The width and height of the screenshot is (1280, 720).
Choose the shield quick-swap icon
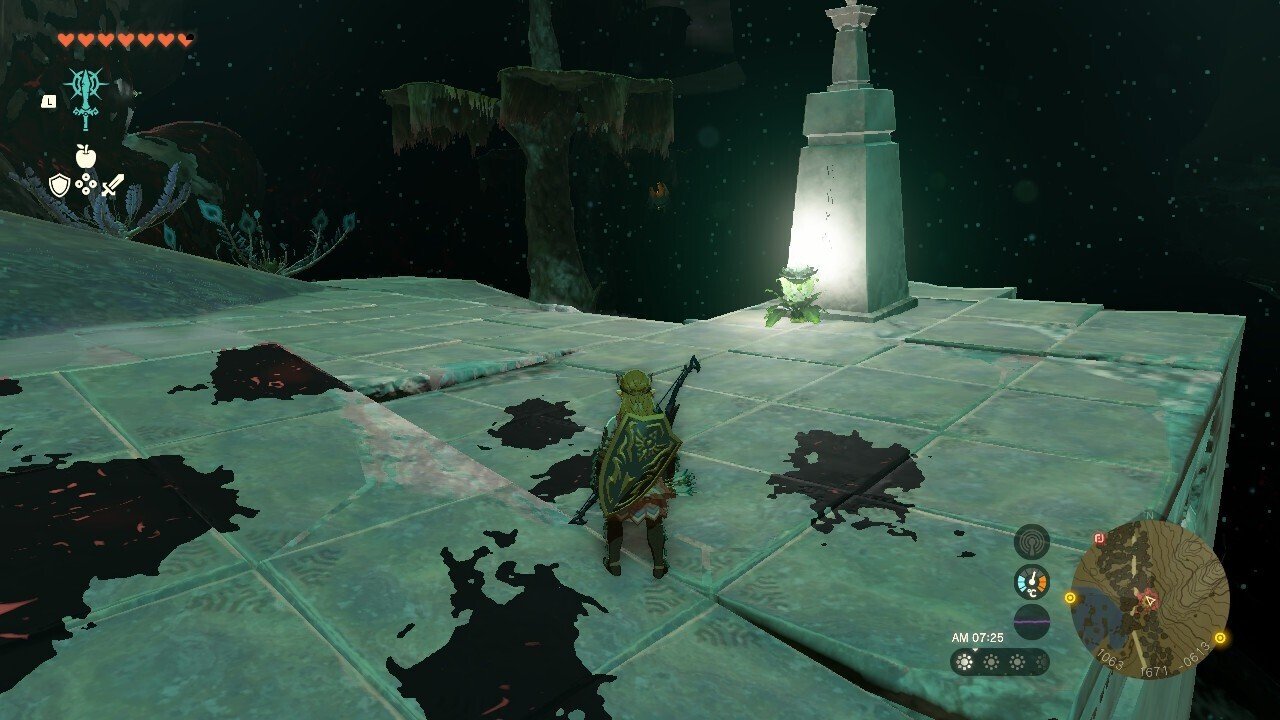[x=60, y=185]
